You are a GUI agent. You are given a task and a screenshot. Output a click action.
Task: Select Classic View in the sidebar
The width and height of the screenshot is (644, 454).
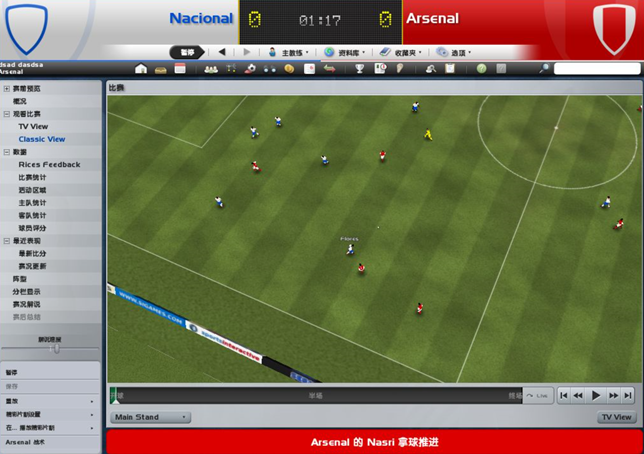[x=41, y=139]
